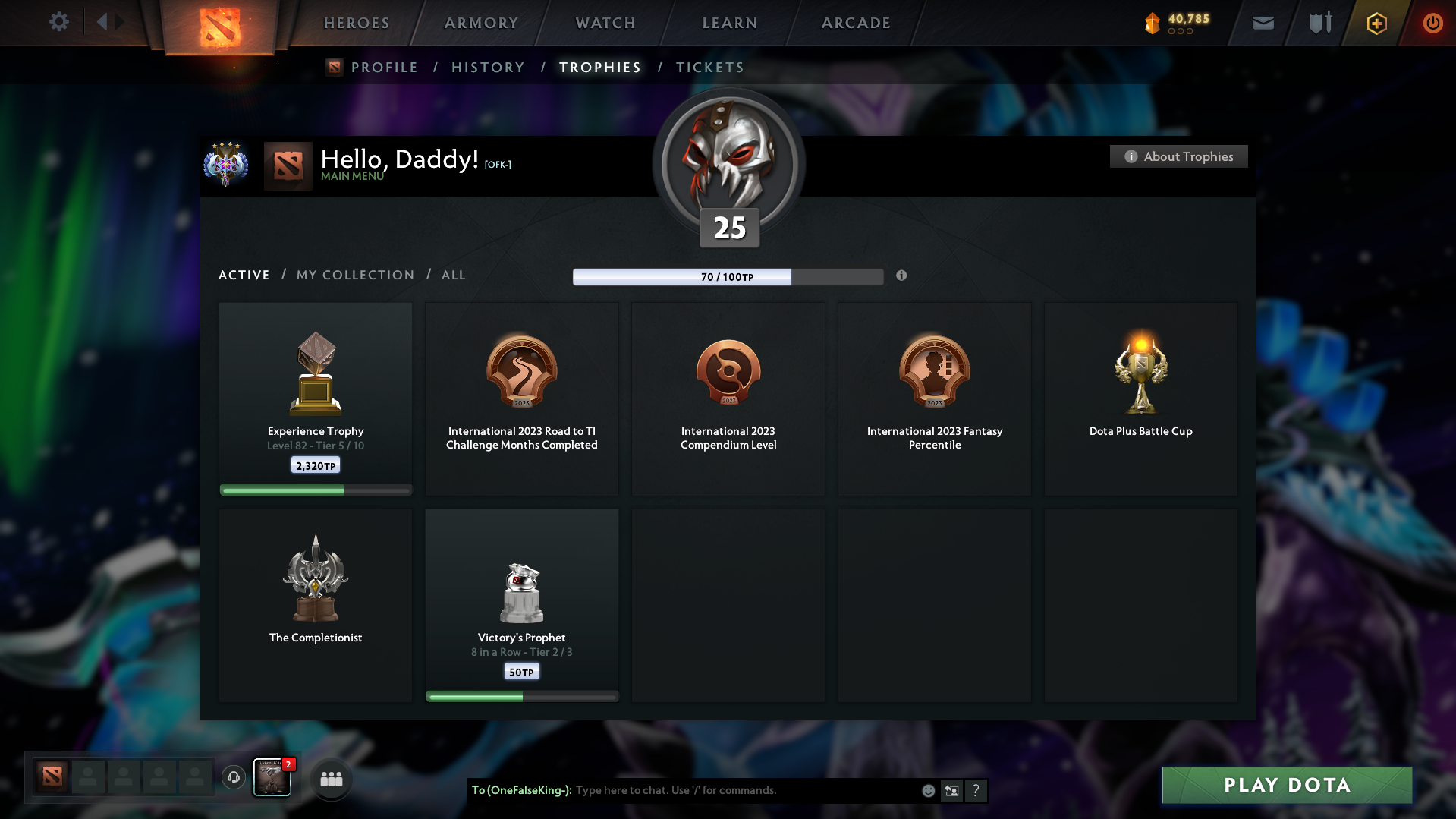This screenshot has height=819, width=1456.
Task: Open the friends and party icon
Action: point(330,778)
